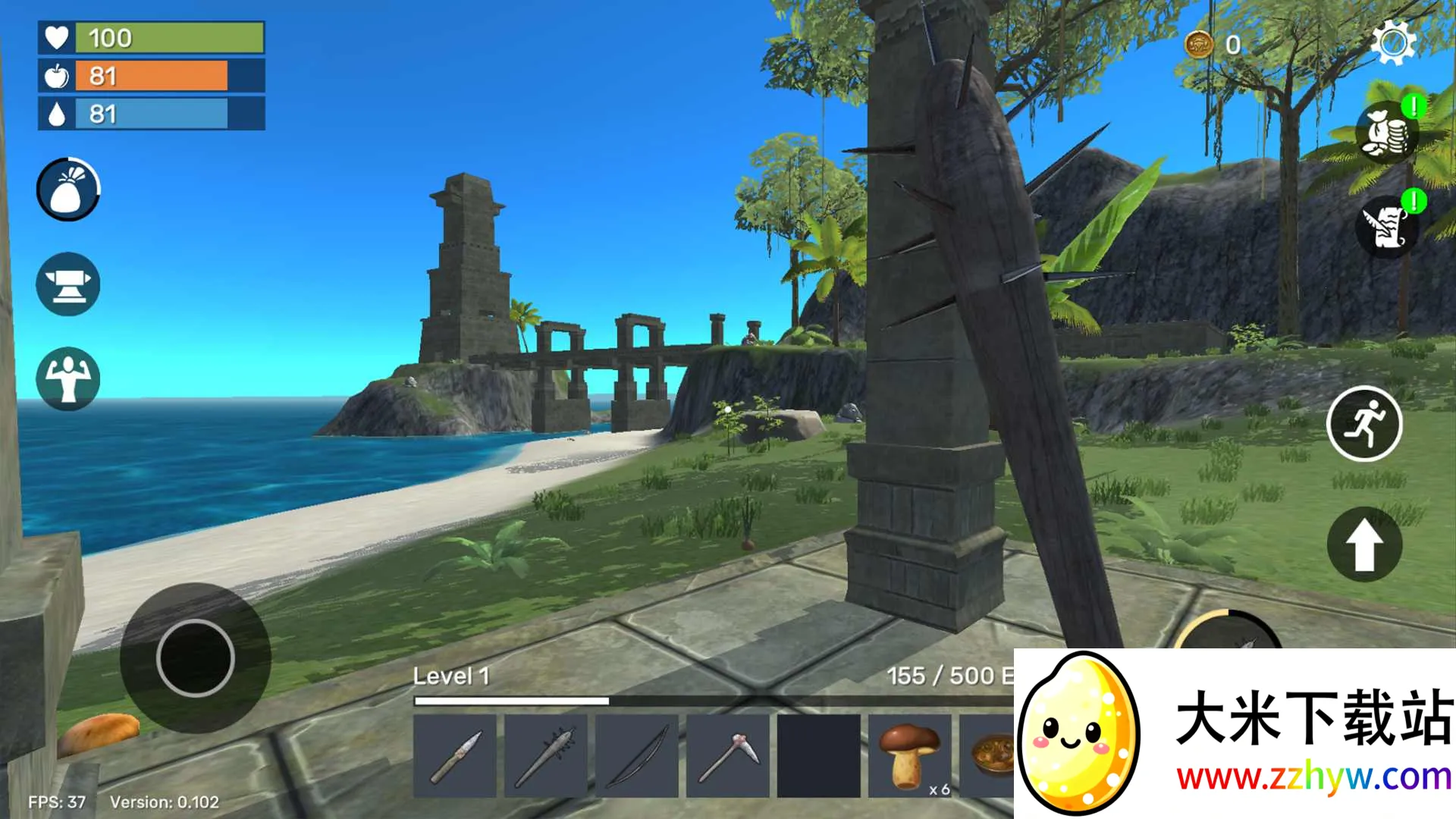Select the knife hotbar slot

pos(455,756)
